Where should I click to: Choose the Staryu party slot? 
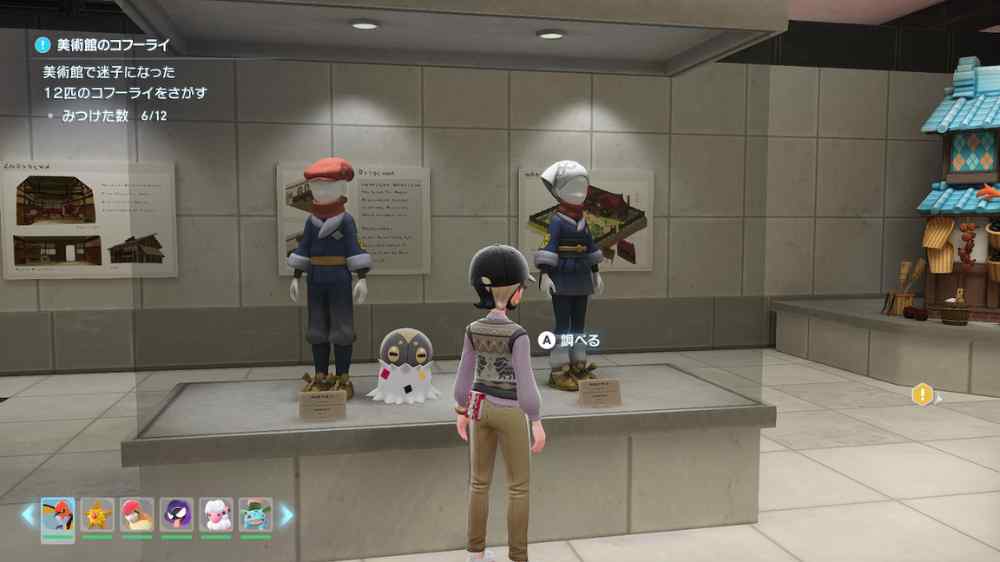tap(97, 514)
